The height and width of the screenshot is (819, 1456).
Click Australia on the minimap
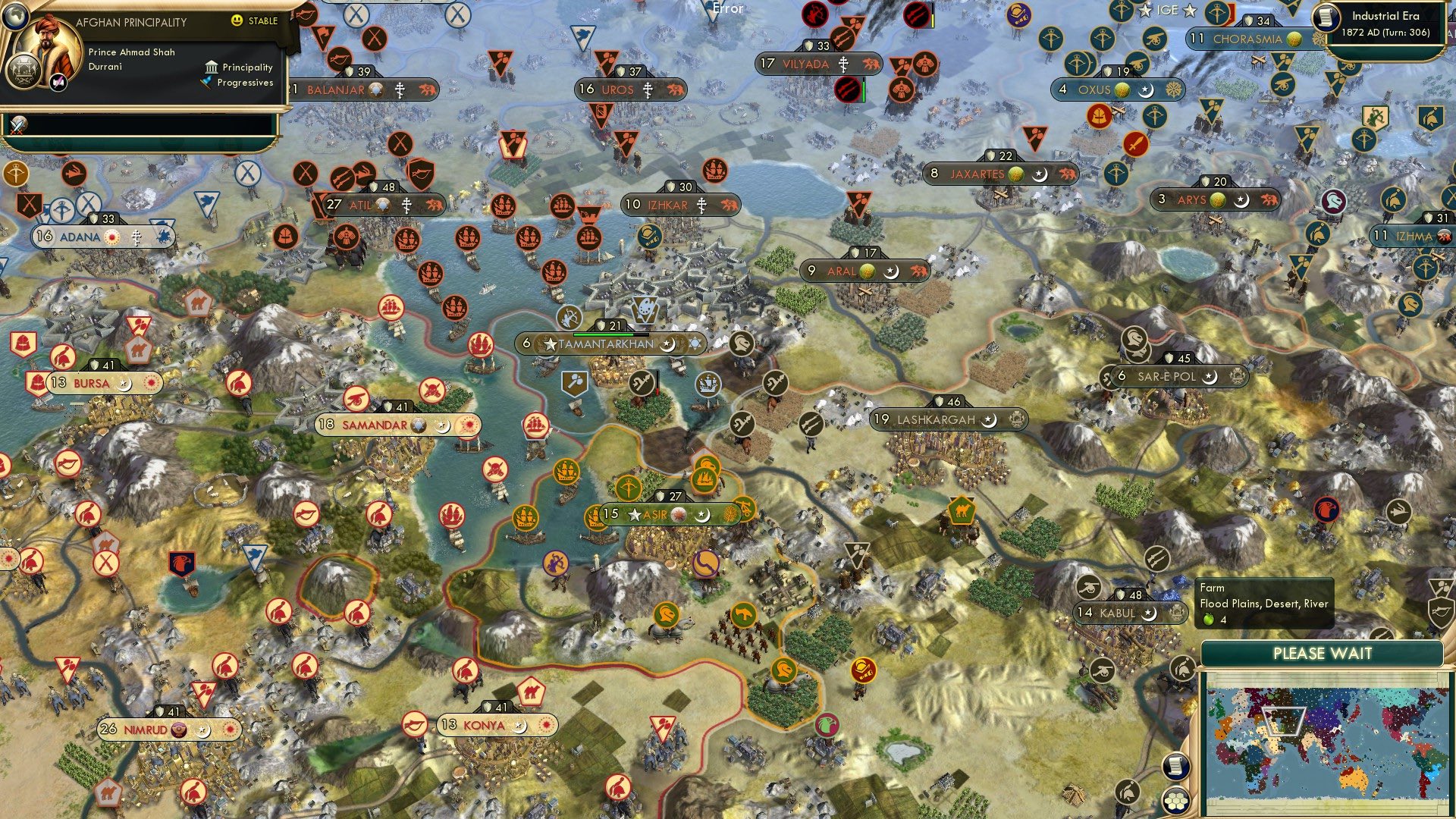point(1353,778)
